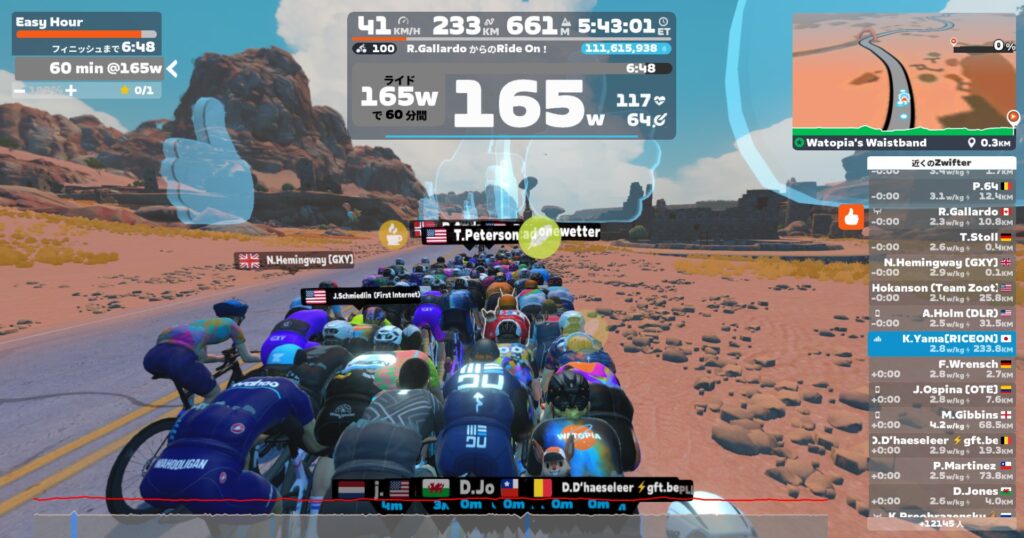
Task: Collapse the workout panel with the arrow
Action: pyautogui.click(x=171, y=68)
